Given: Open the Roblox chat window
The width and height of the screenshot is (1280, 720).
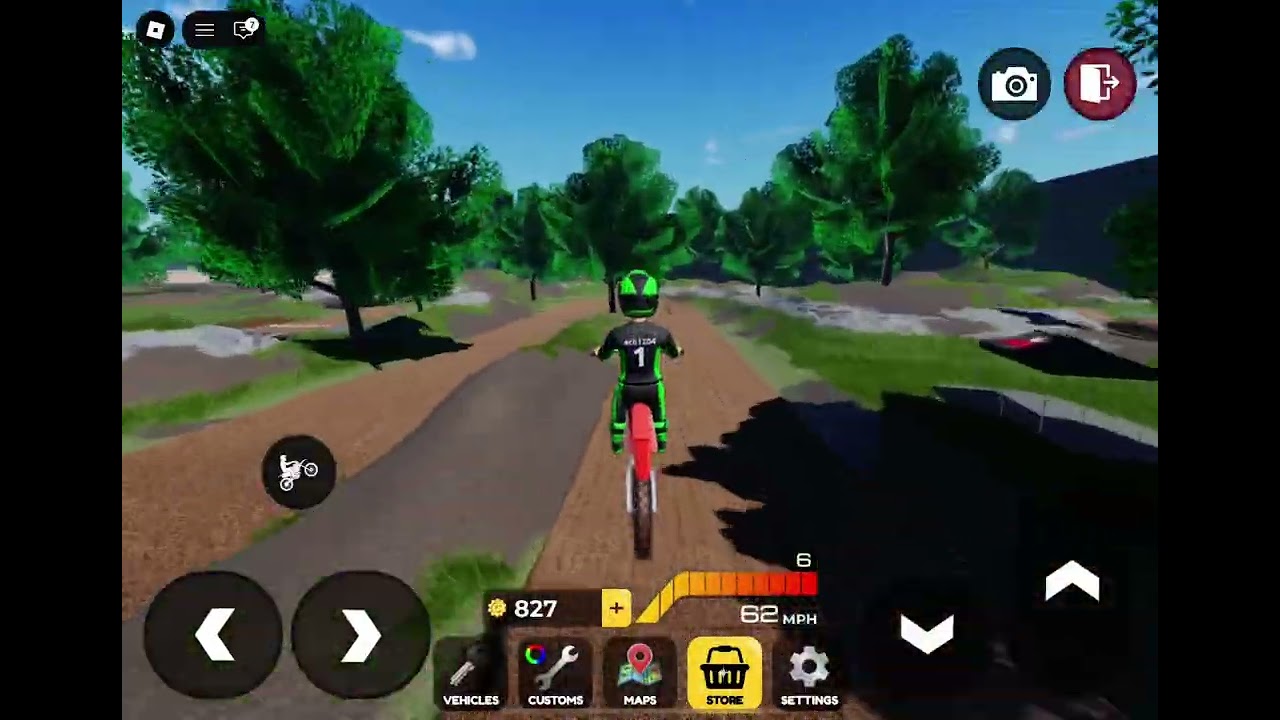Looking at the screenshot, I should point(245,30).
